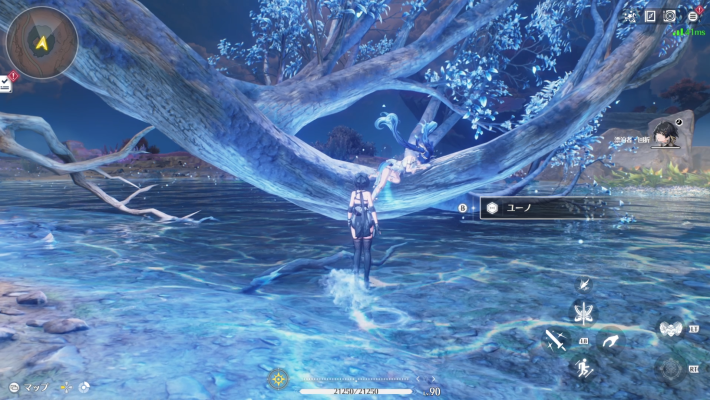Use the ornate mandala skill
Screen dimensions: 710x400
tap(670, 369)
